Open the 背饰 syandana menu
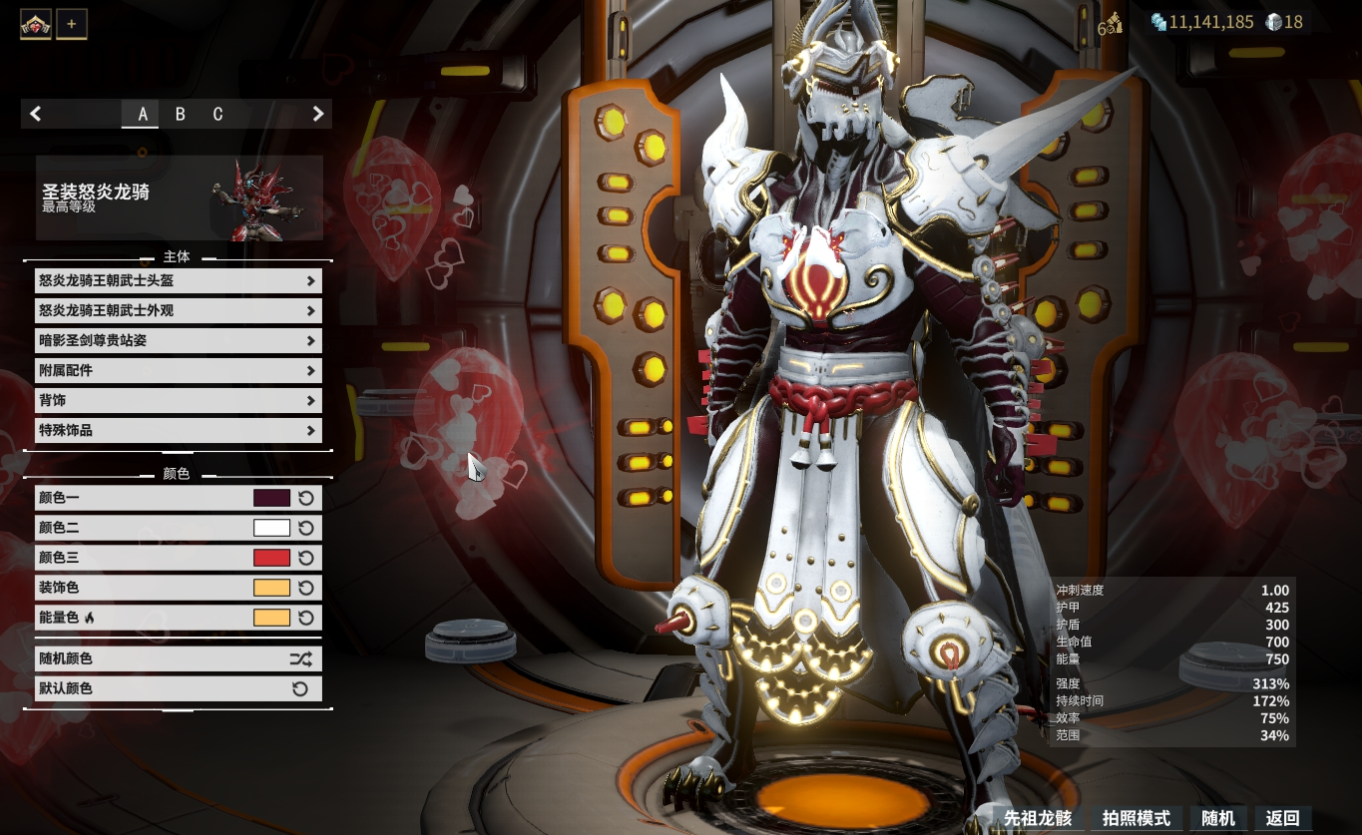This screenshot has height=835, width=1362. tap(178, 401)
